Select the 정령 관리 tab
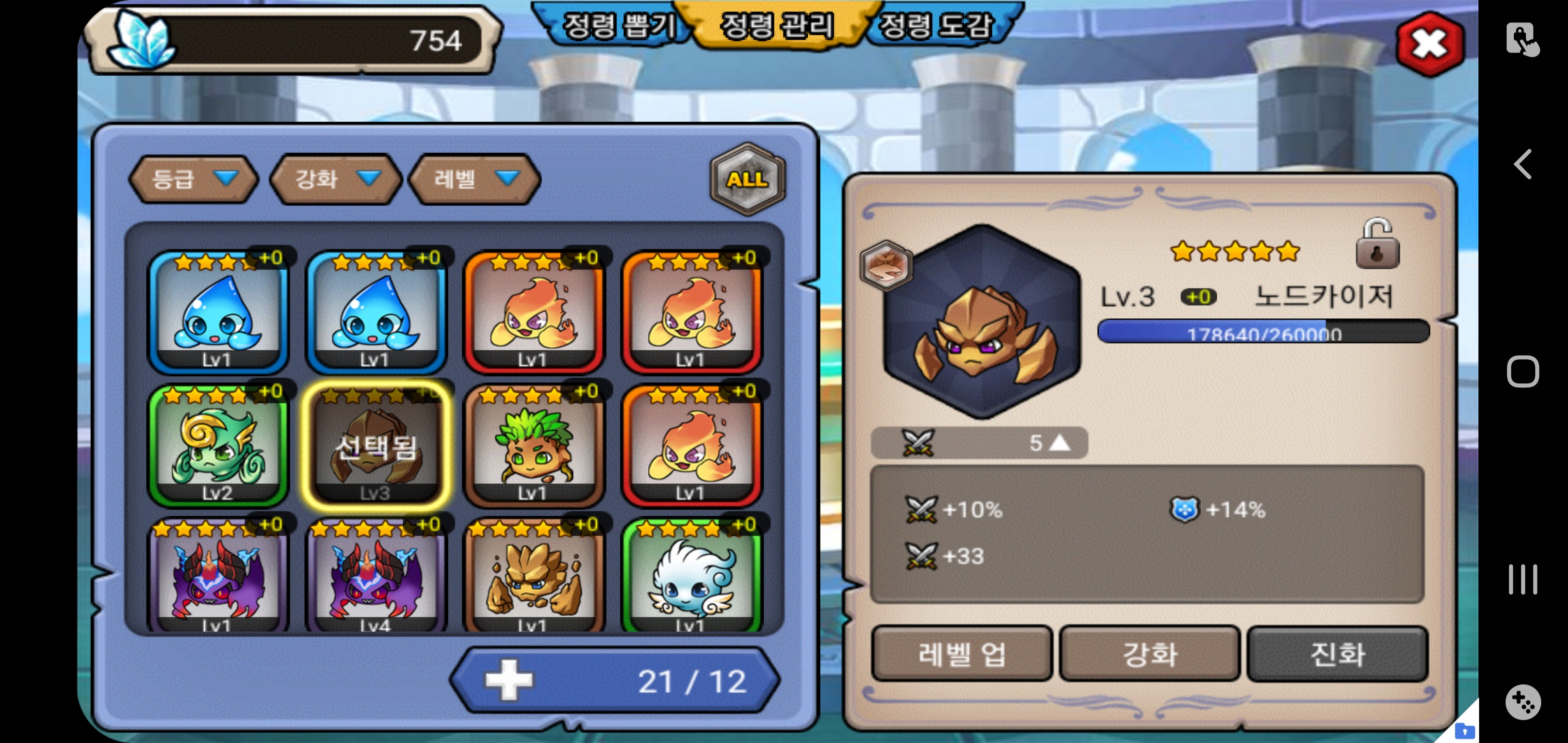The height and width of the screenshot is (743, 1568). tap(777, 26)
